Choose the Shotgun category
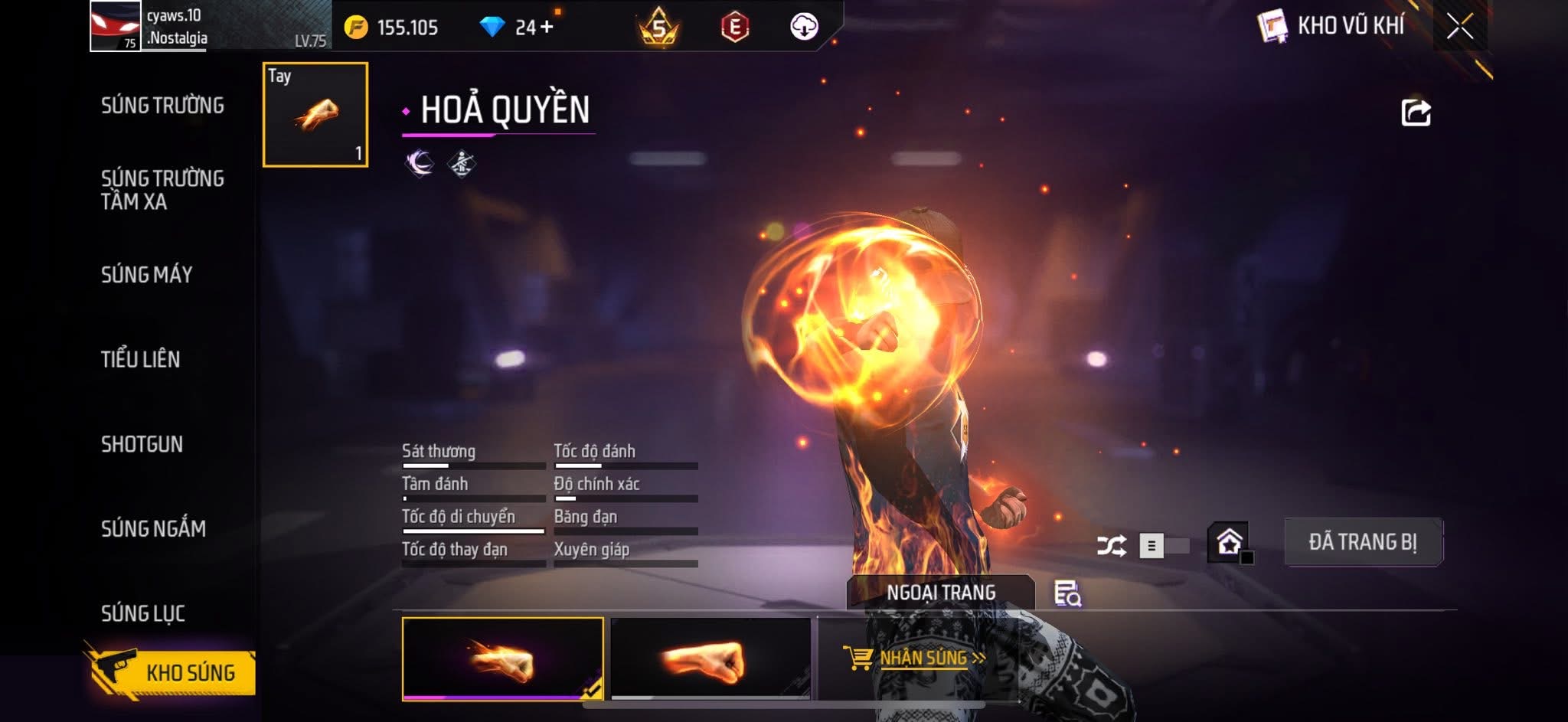Screen dimensions: 1568x722 click(142, 444)
